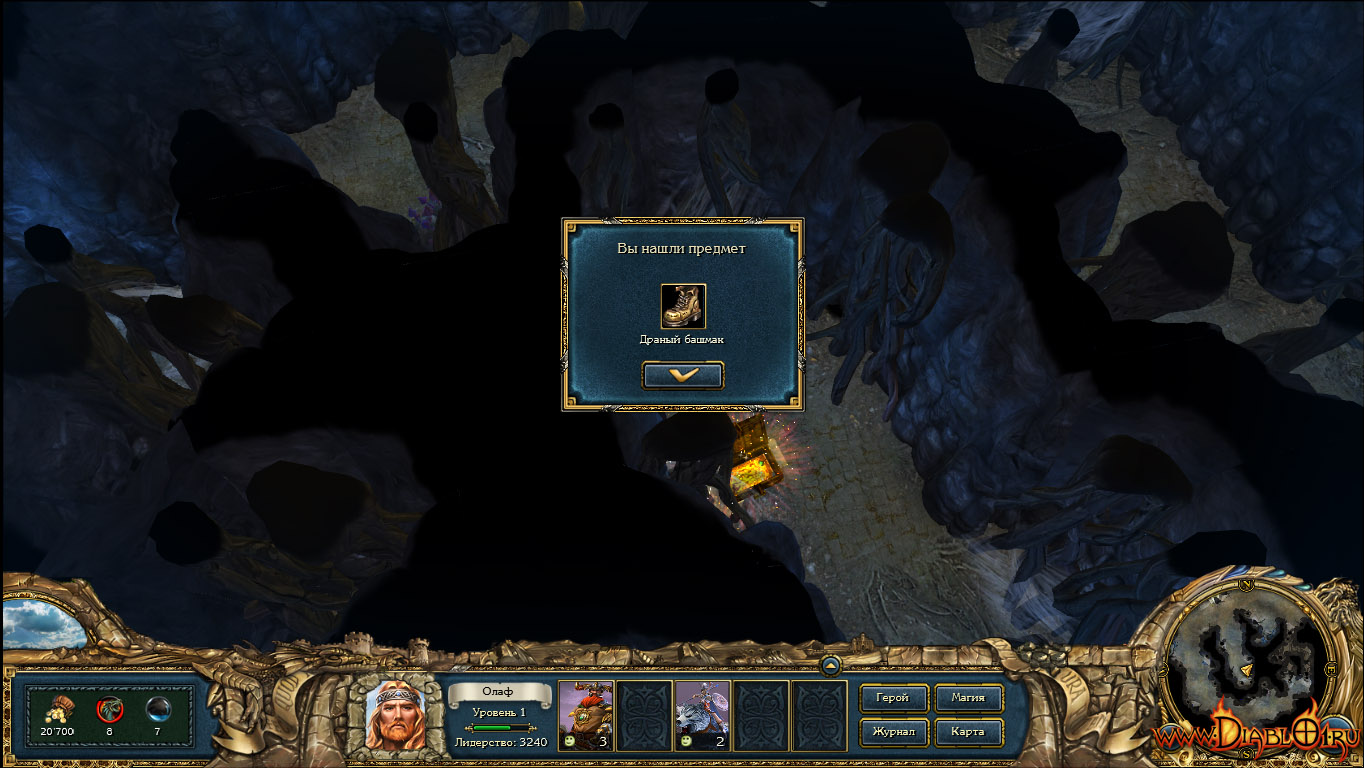Screen dimensions: 1364x768
Task: Open the Герой hero screen
Action: pos(893,698)
